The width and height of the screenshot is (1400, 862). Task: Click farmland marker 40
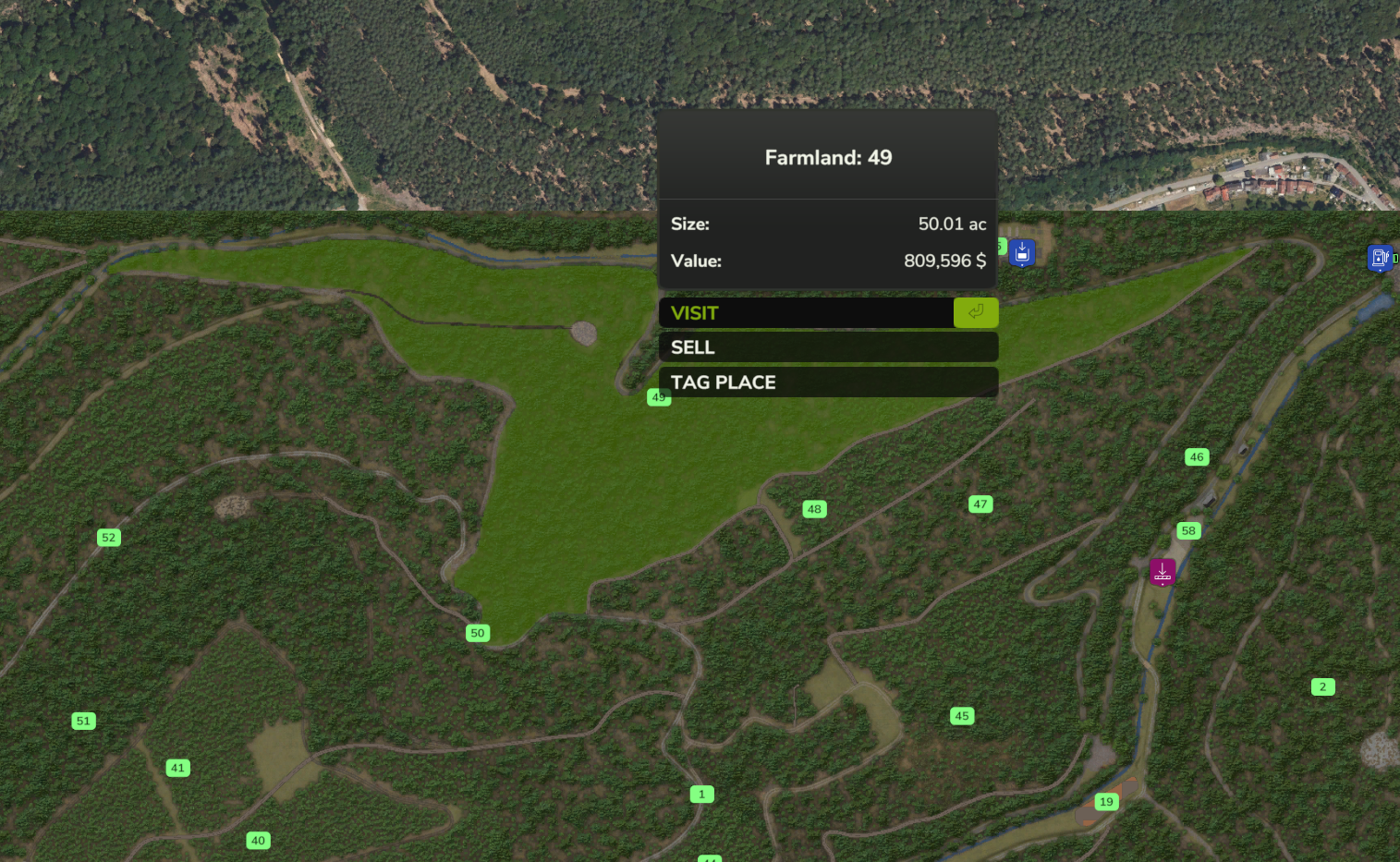259,841
